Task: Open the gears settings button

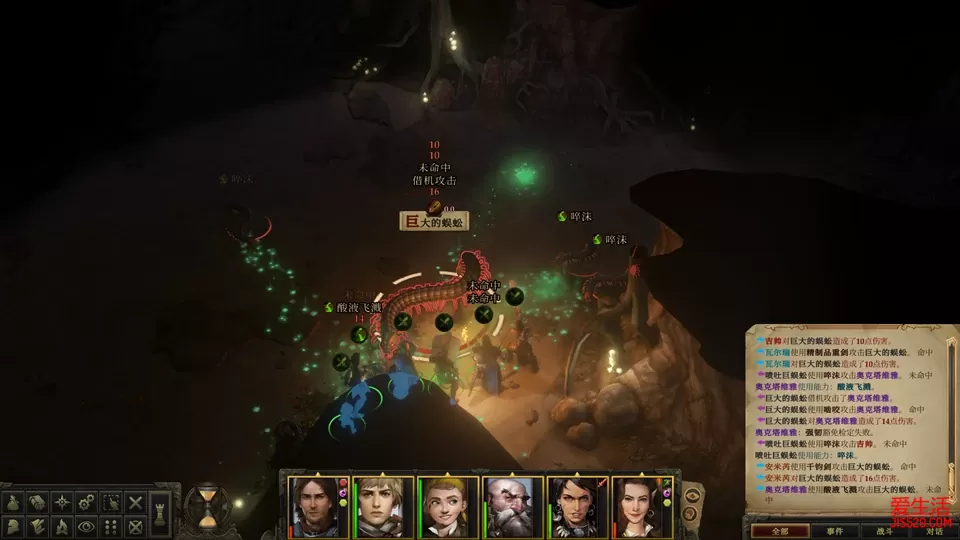Action: pyautogui.click(x=87, y=502)
